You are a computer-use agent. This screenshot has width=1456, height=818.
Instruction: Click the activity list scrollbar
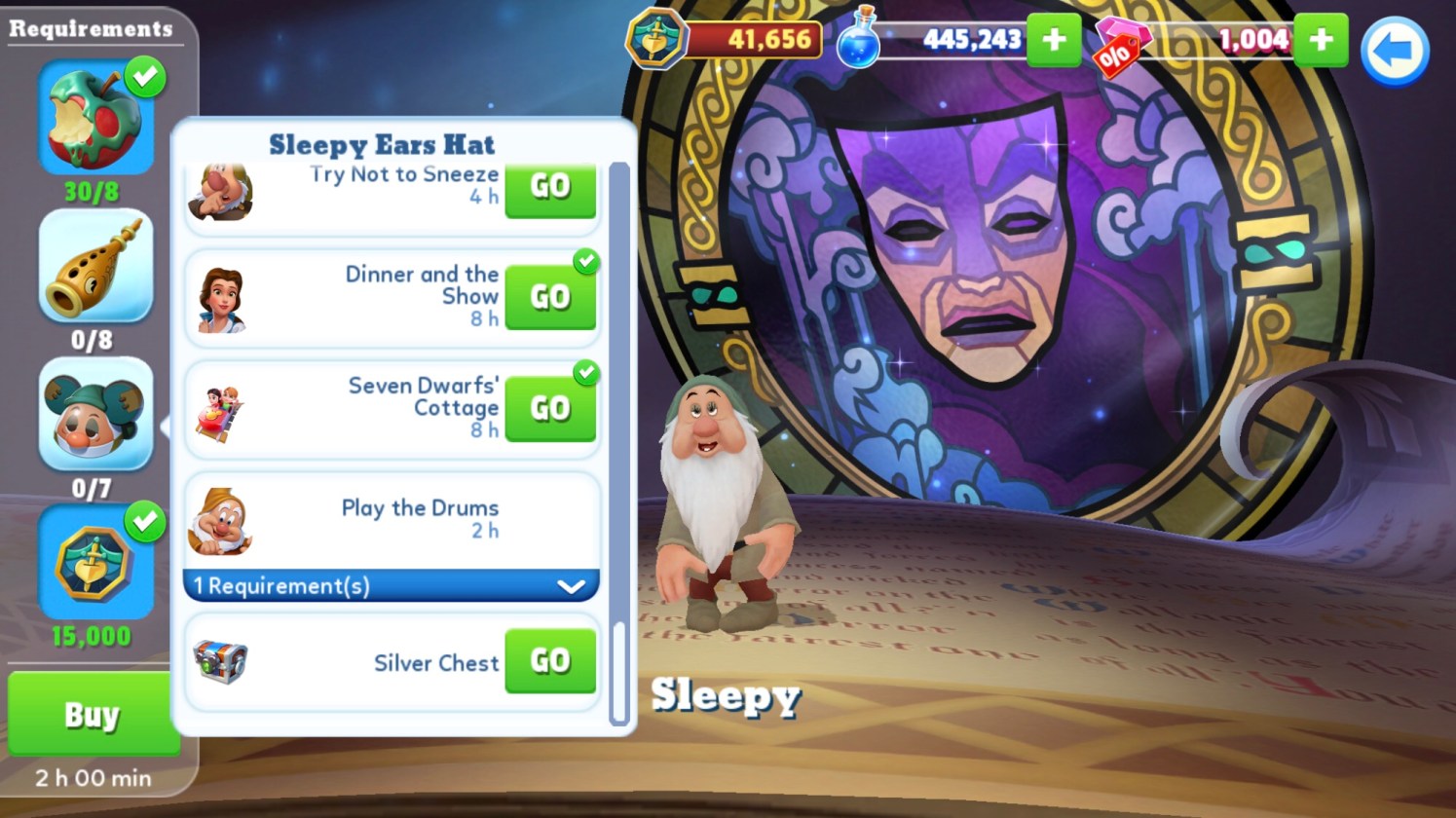tap(617, 672)
